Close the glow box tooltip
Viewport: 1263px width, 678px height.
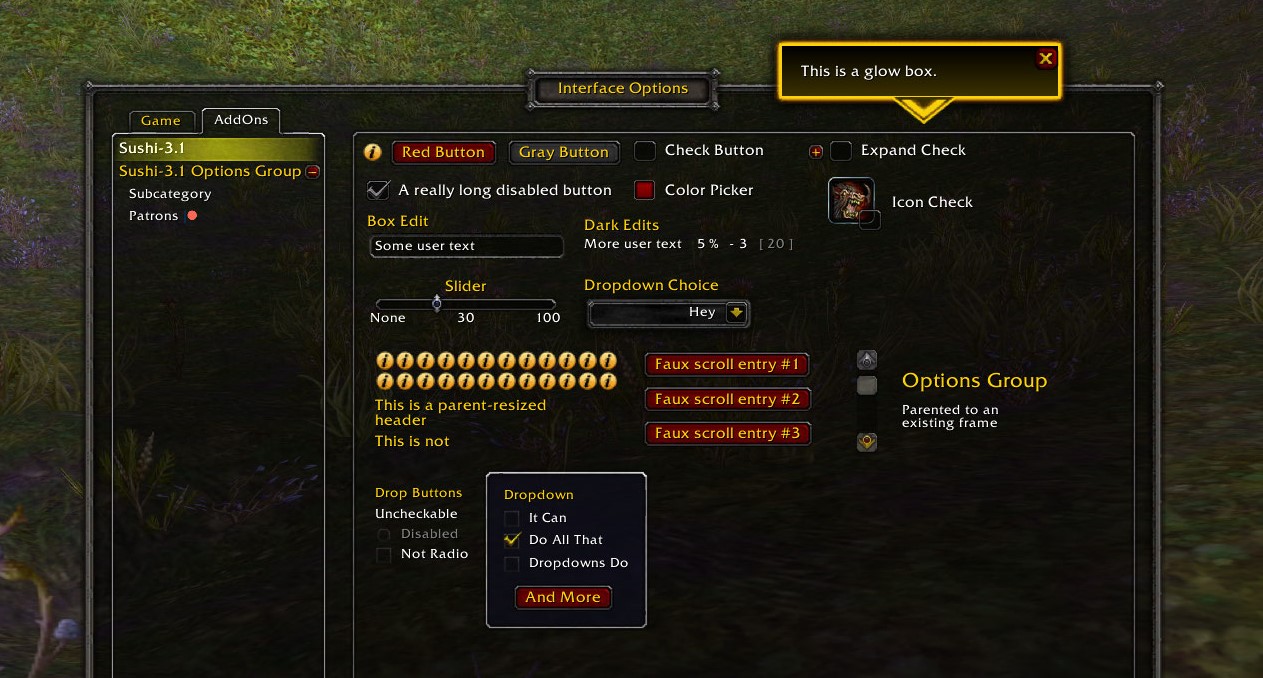pyautogui.click(x=1046, y=59)
